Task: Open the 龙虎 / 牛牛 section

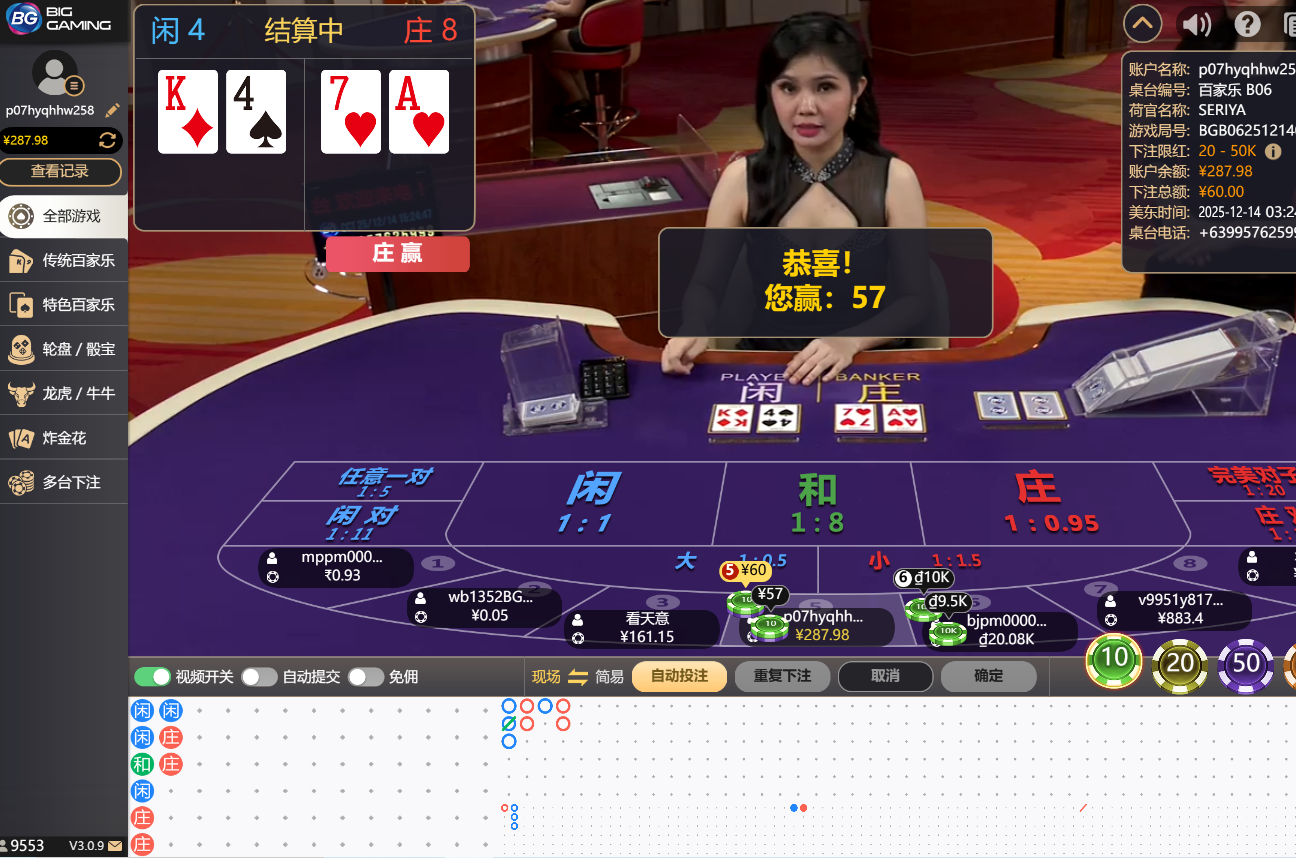Action: point(64,393)
